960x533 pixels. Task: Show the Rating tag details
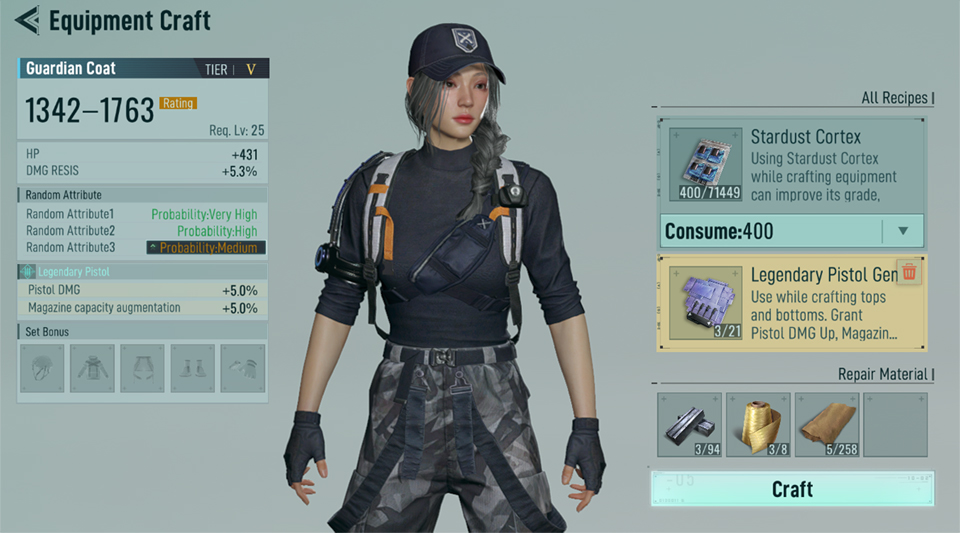point(178,103)
